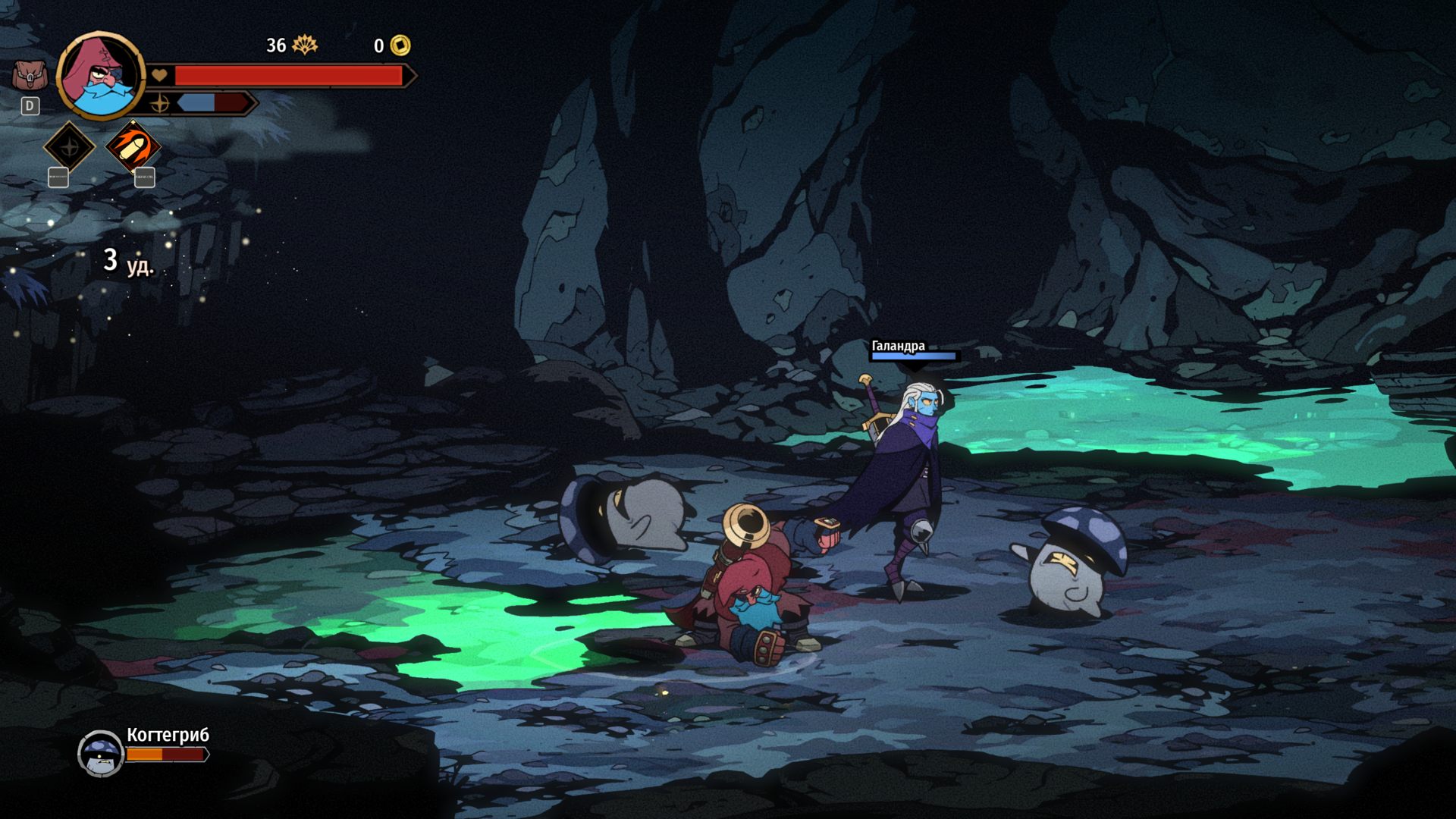This screenshot has width=1456, height=819.
Task: Click the red-hooded dwarf player portrait
Action: coord(100,76)
